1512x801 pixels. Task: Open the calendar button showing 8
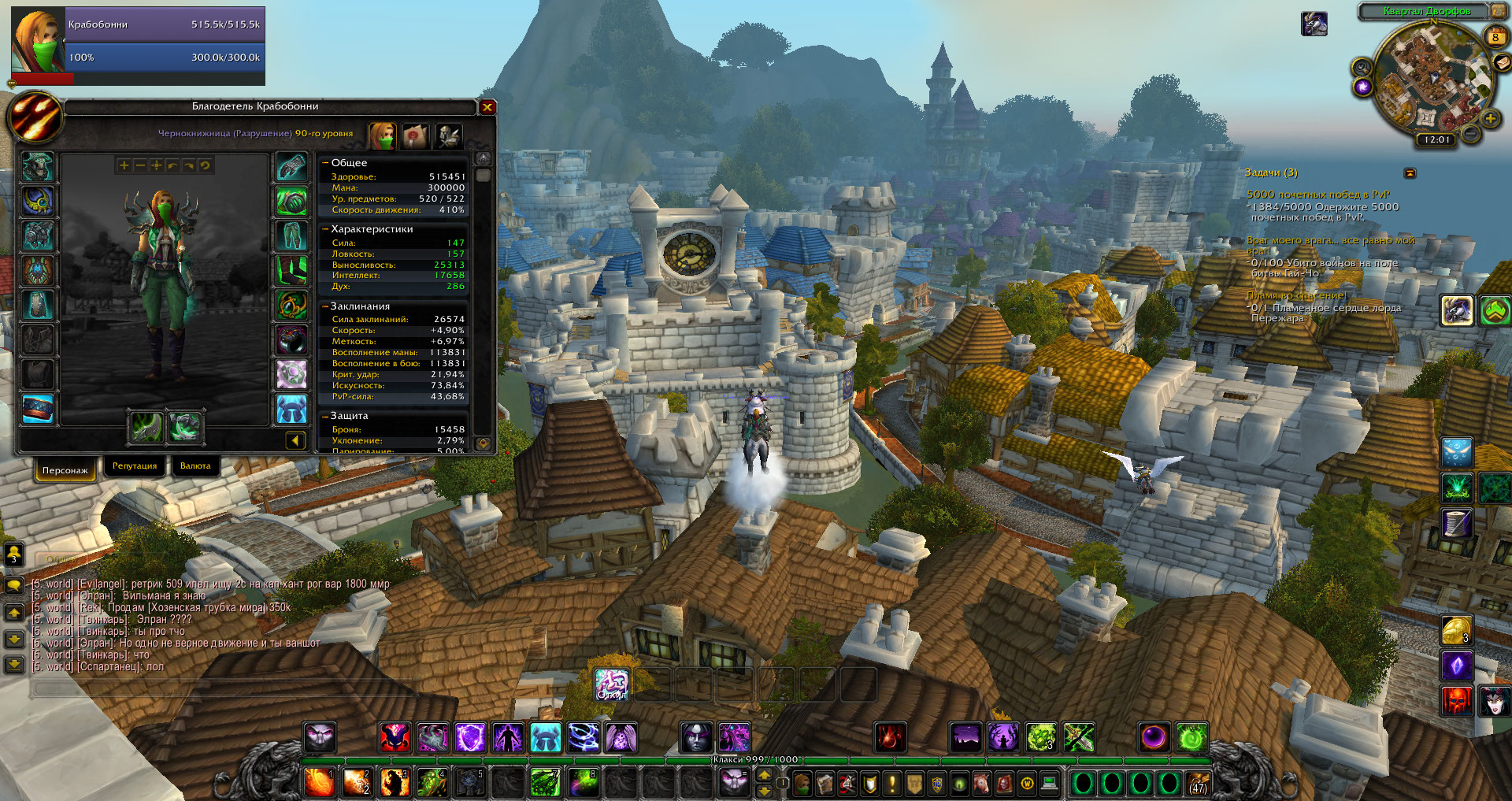click(1495, 36)
